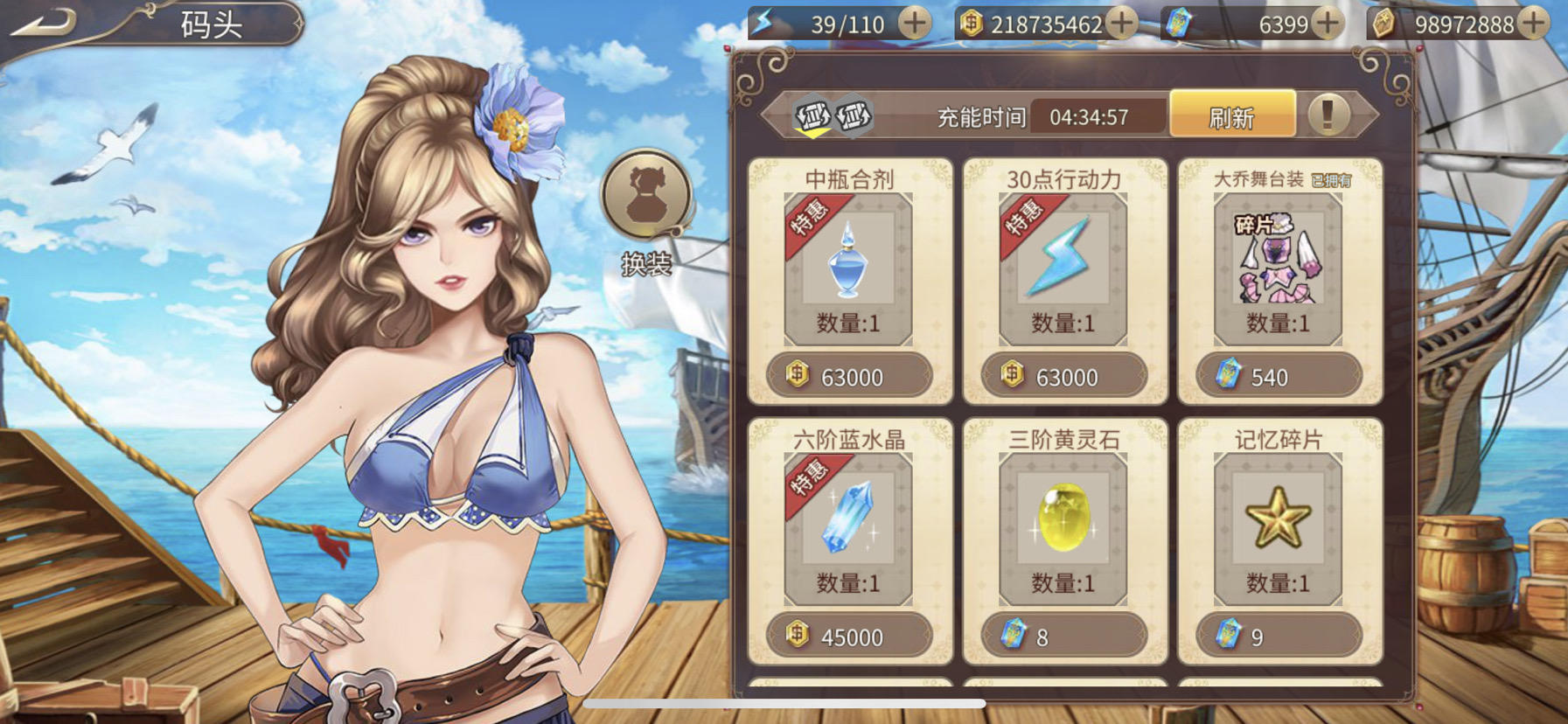Add gold tickets with the plus button
1568x724 pixels.
point(1533,24)
